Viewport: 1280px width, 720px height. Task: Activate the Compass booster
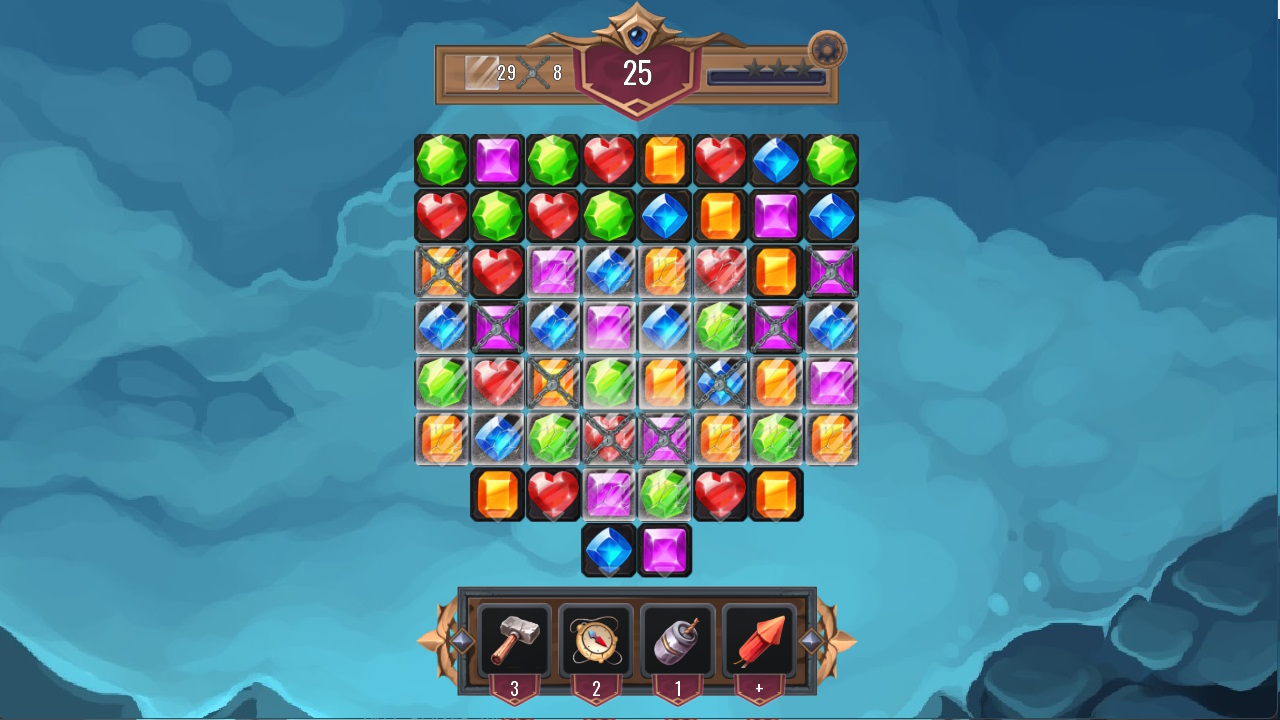click(596, 641)
